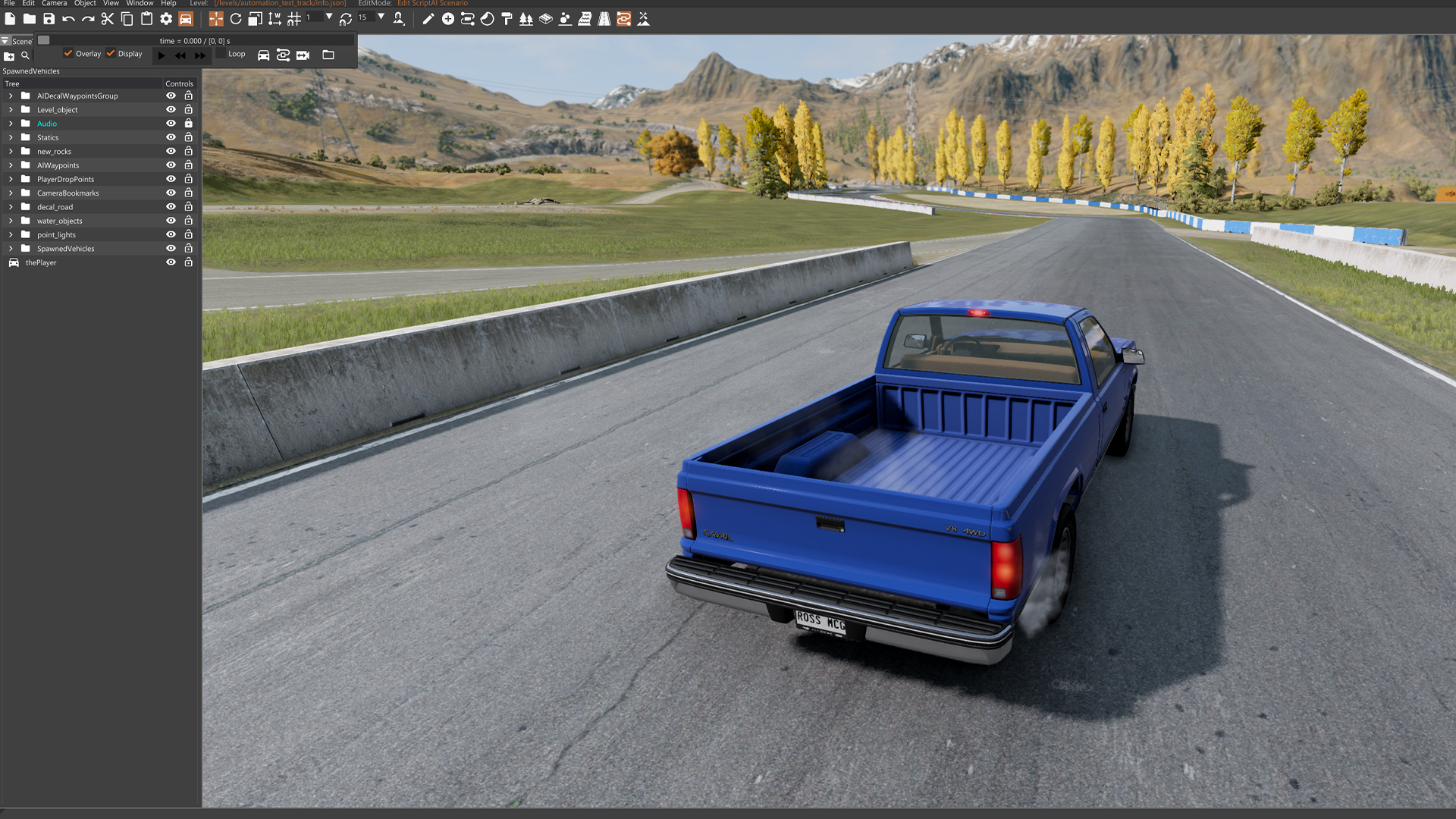Hide the Statics folder visibility
This screenshot has width=1456, height=819.
171,137
